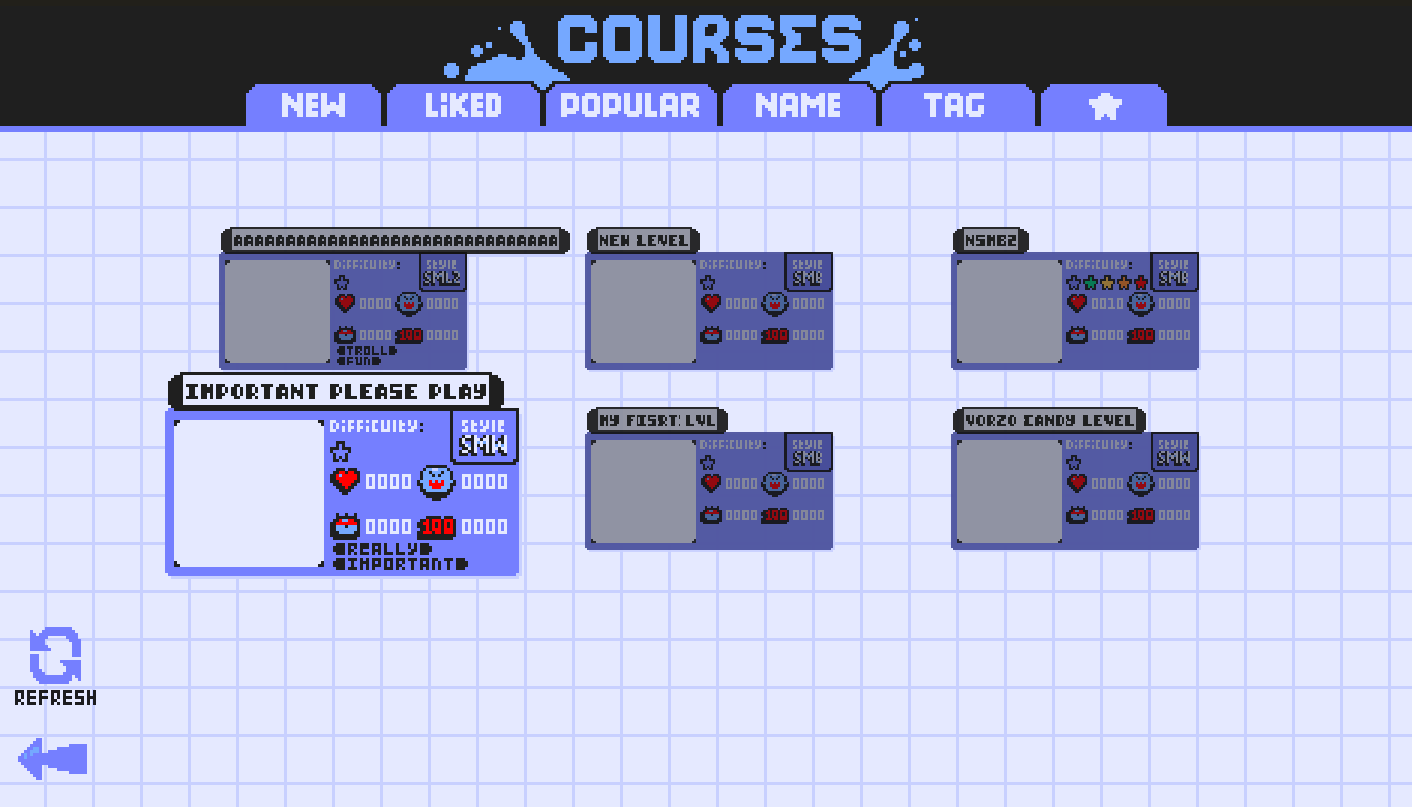Screen dimensions: 1412x807
Task: Open the starred favorites tab
Action: [1104, 105]
